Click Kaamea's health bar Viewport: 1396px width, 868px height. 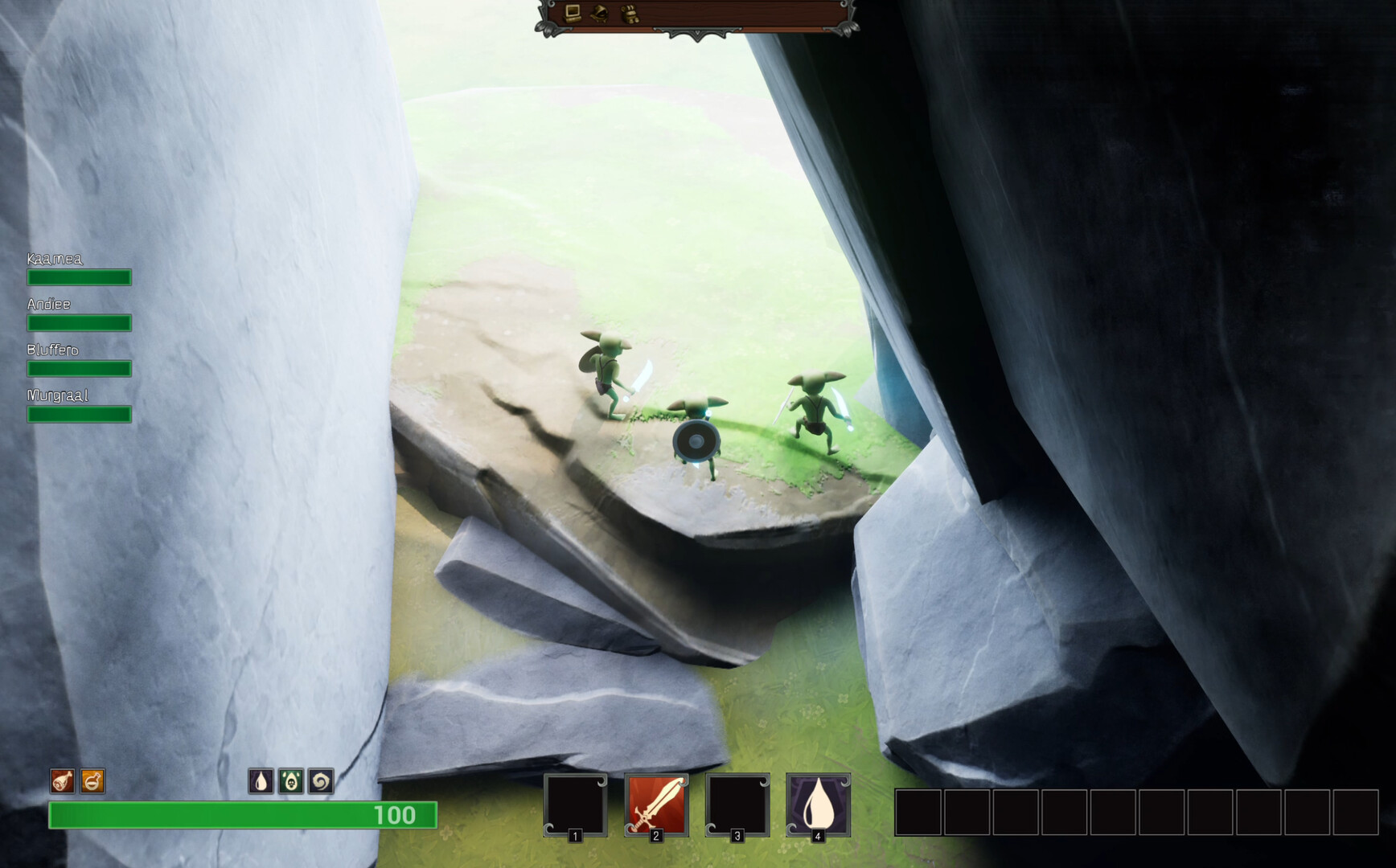point(79,277)
